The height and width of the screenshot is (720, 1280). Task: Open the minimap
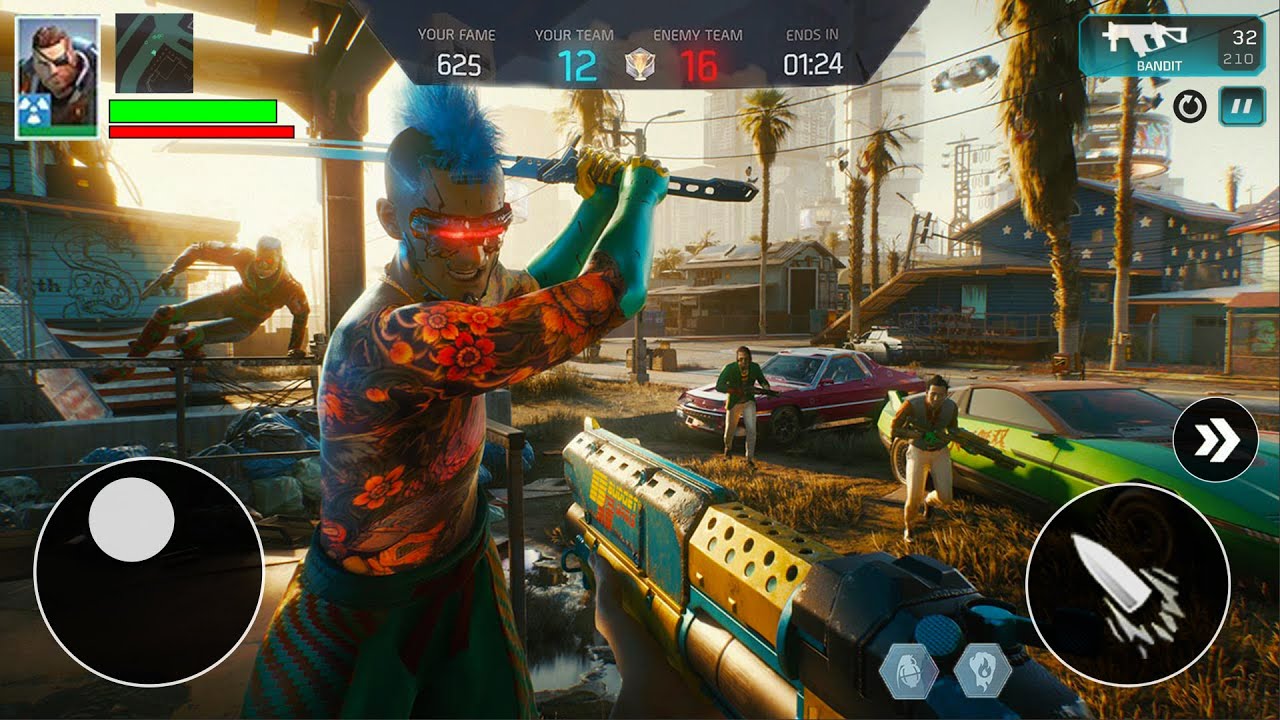click(153, 53)
